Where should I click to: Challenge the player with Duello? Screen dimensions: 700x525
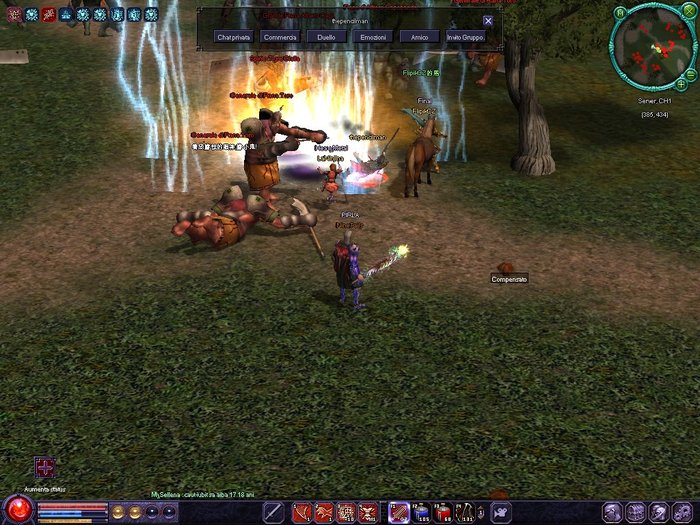pos(326,37)
